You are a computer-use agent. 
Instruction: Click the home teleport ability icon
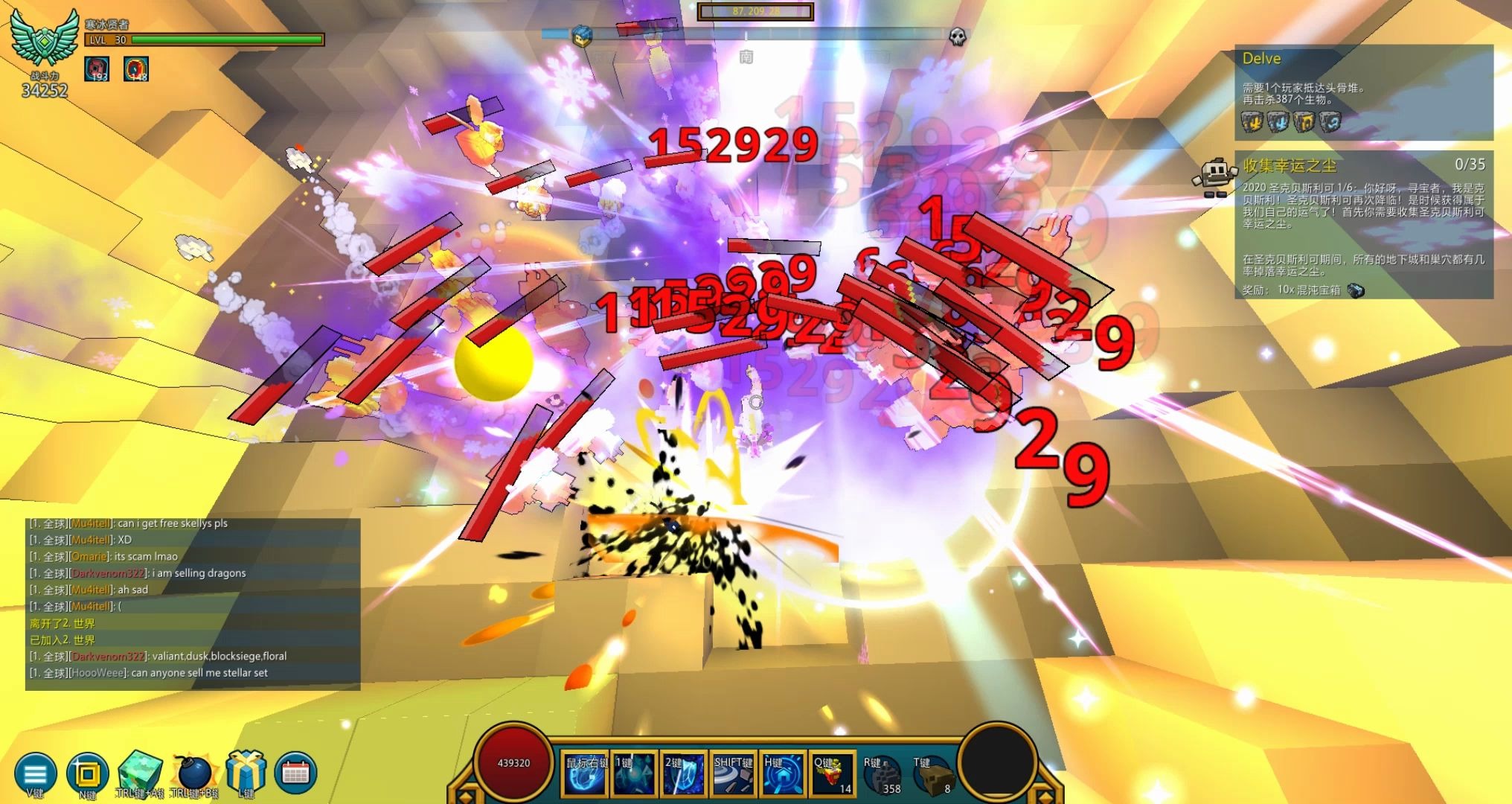pos(783,773)
